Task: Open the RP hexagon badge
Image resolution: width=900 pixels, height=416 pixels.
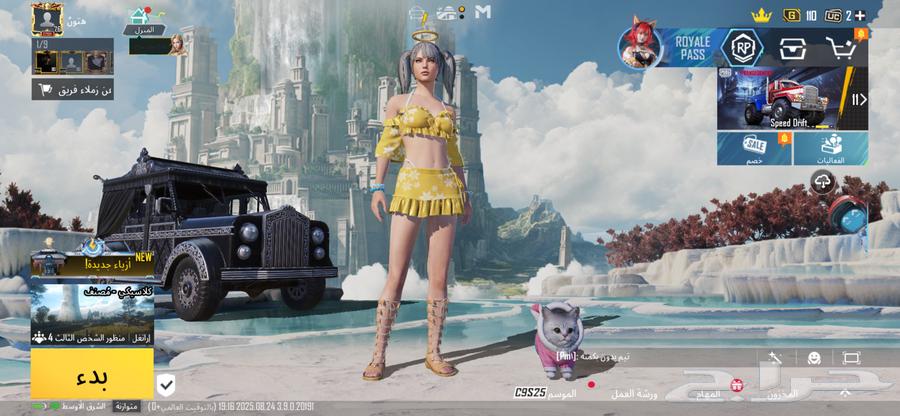Action: click(x=742, y=46)
